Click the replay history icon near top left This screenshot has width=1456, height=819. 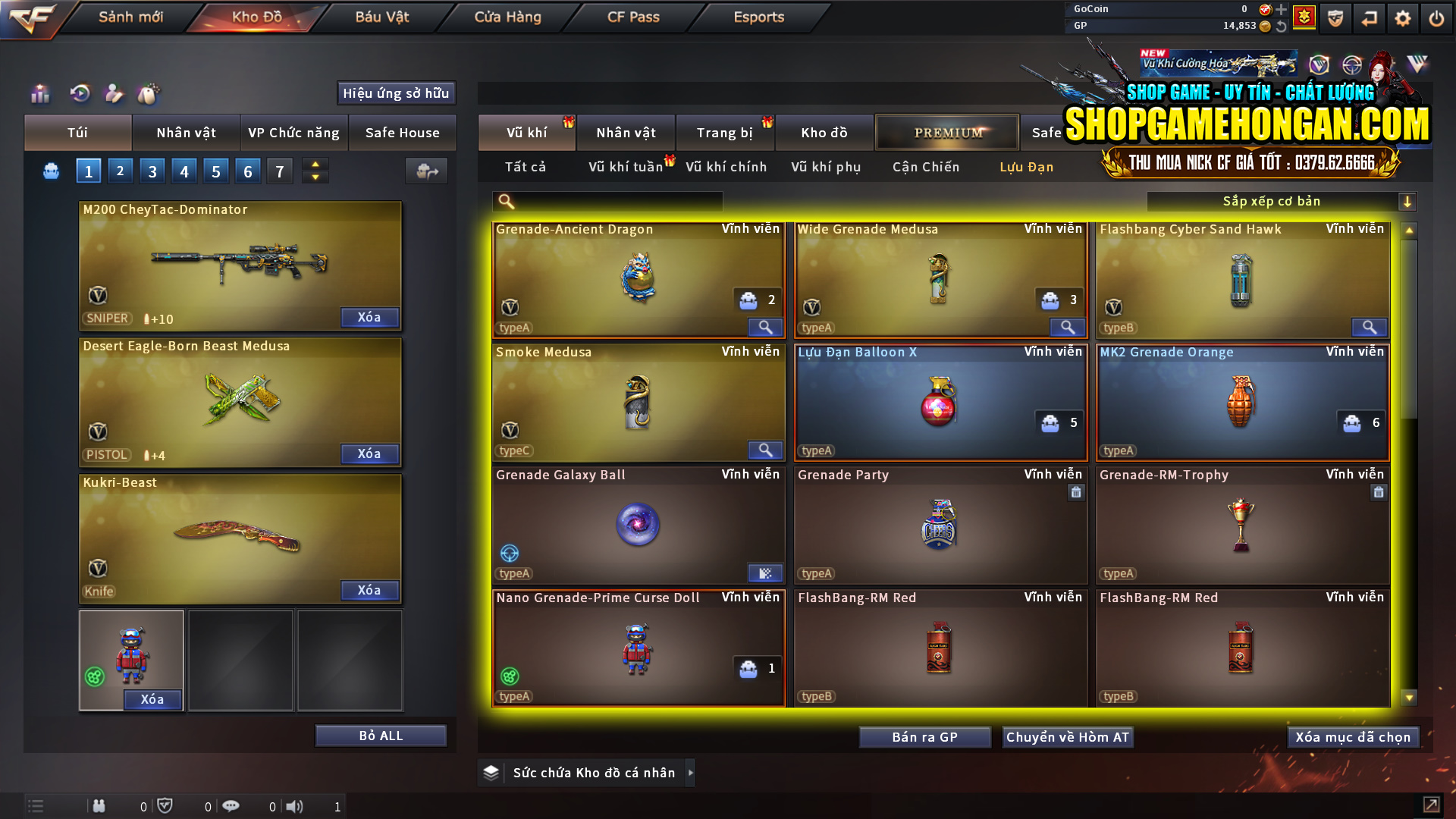coord(80,93)
